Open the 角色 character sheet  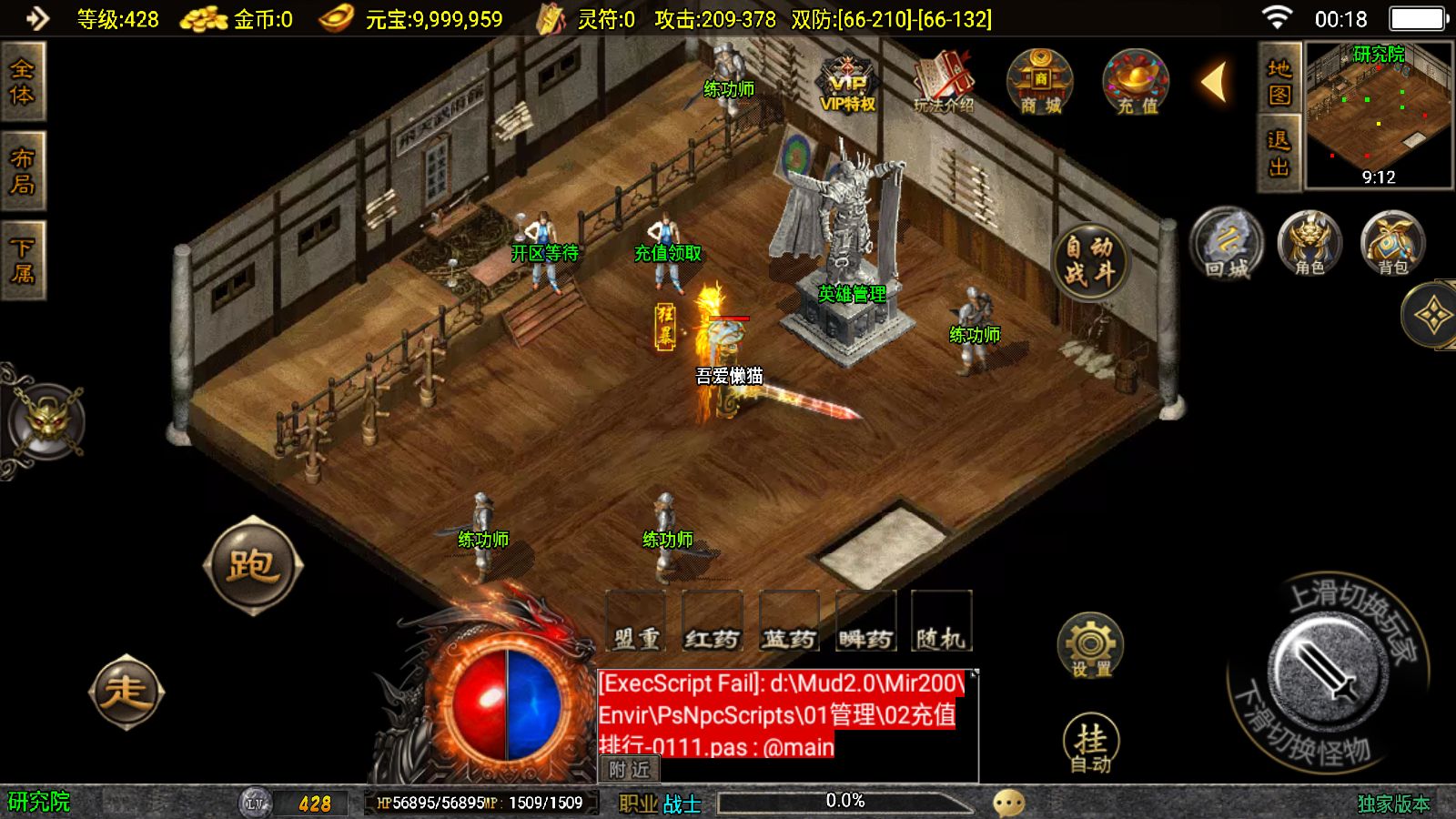click(x=1309, y=244)
